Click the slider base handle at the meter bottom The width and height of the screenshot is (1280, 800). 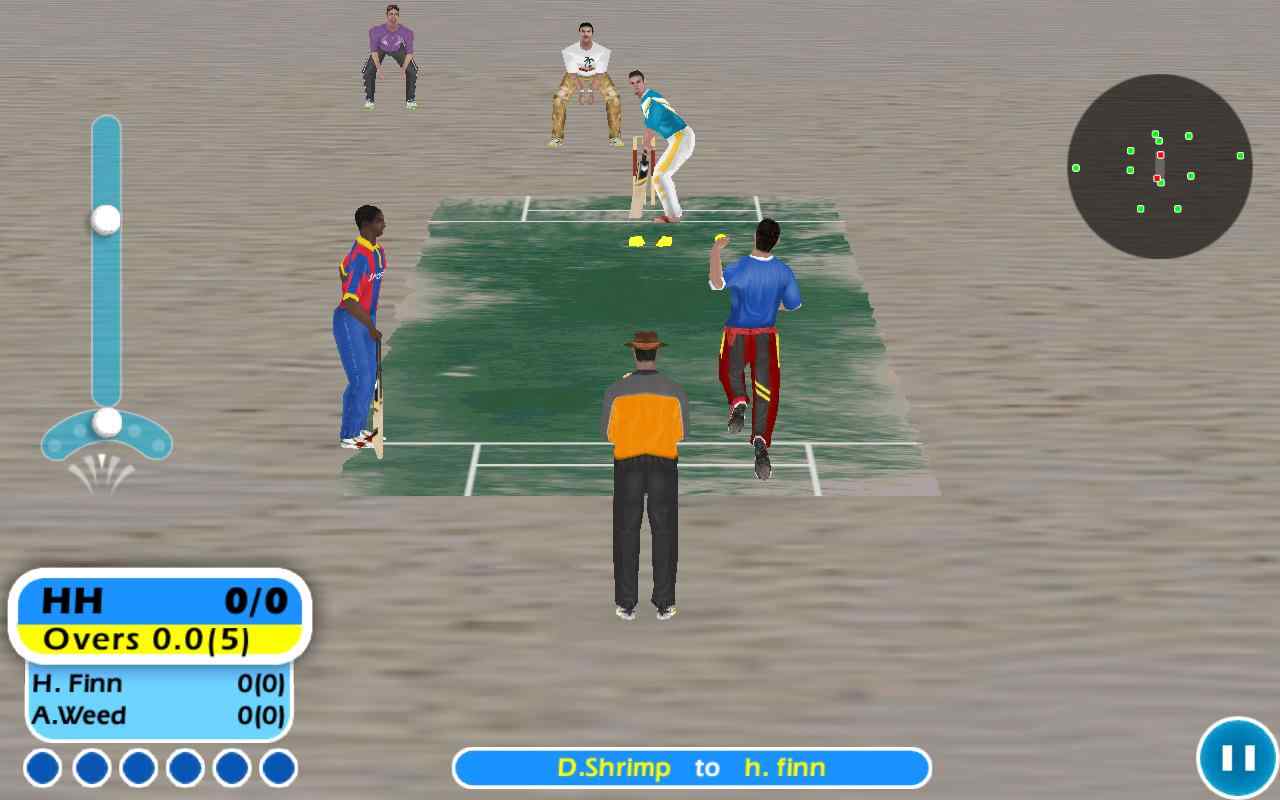(x=107, y=421)
